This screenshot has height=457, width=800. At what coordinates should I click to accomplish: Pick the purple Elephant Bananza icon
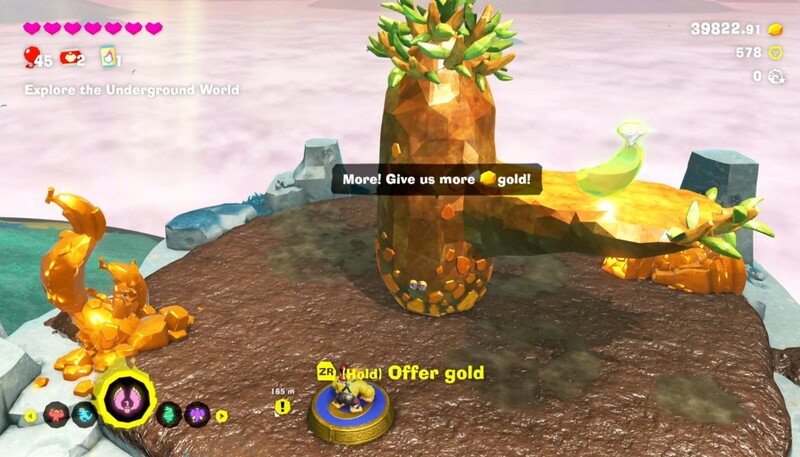(x=198, y=415)
